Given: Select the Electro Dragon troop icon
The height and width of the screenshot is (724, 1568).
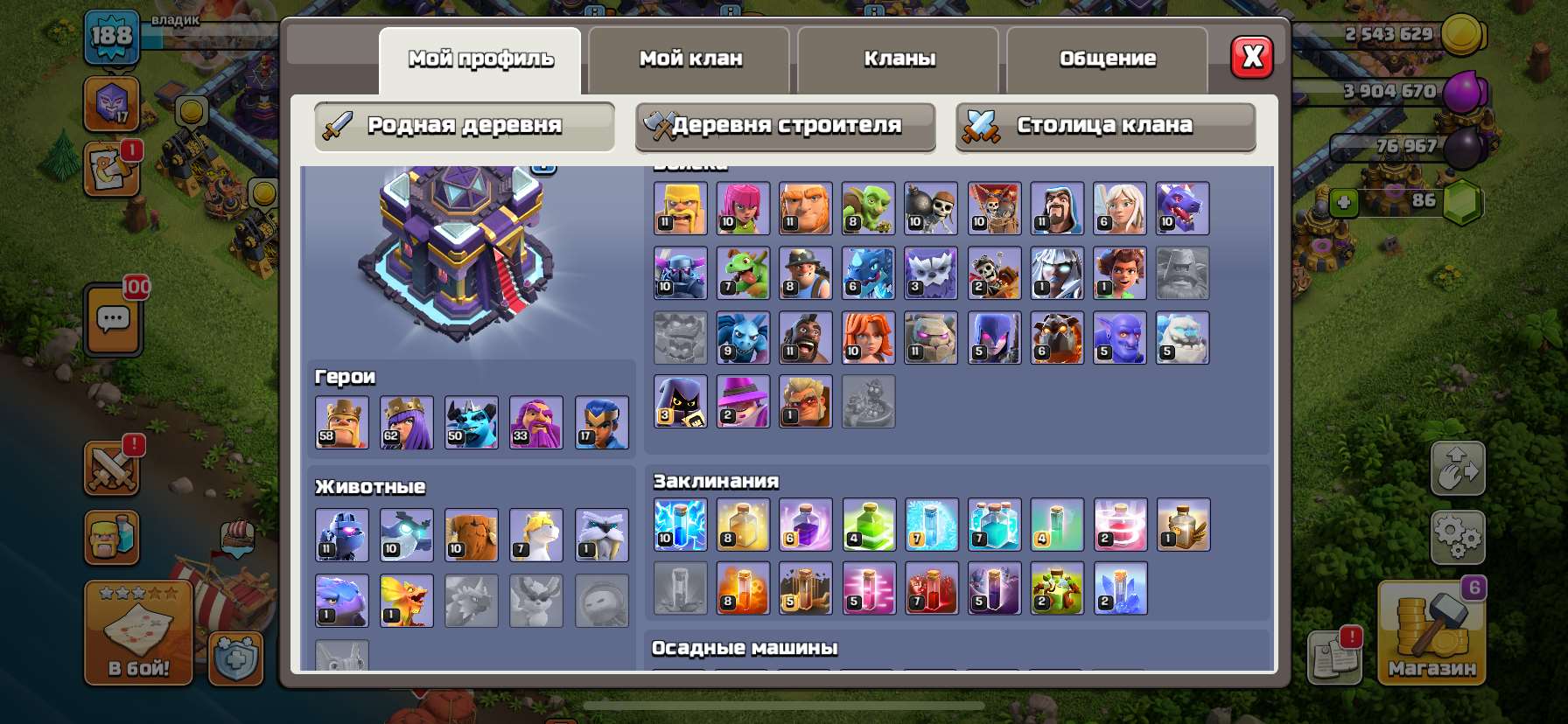Looking at the screenshot, I should 868,273.
